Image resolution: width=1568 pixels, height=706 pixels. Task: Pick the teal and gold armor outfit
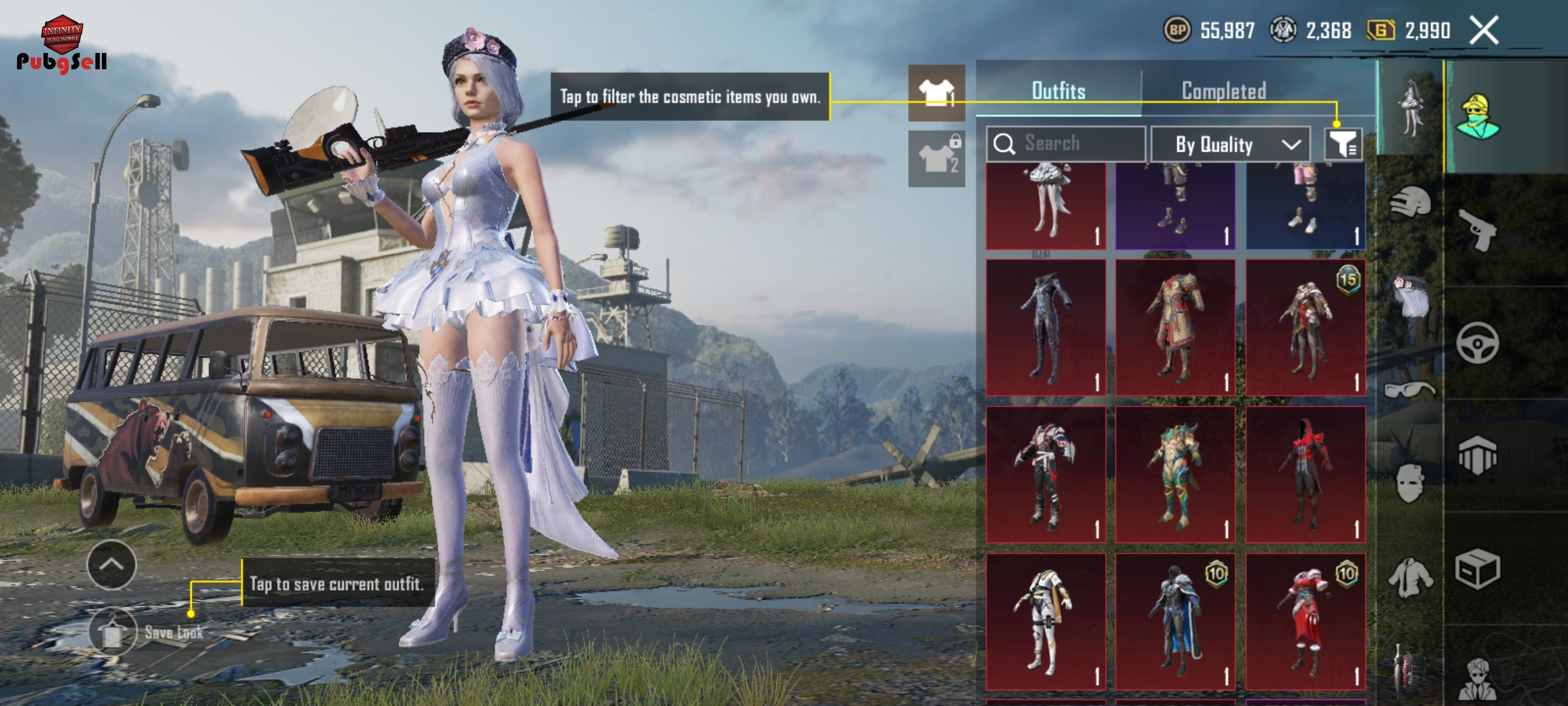(x=1175, y=474)
